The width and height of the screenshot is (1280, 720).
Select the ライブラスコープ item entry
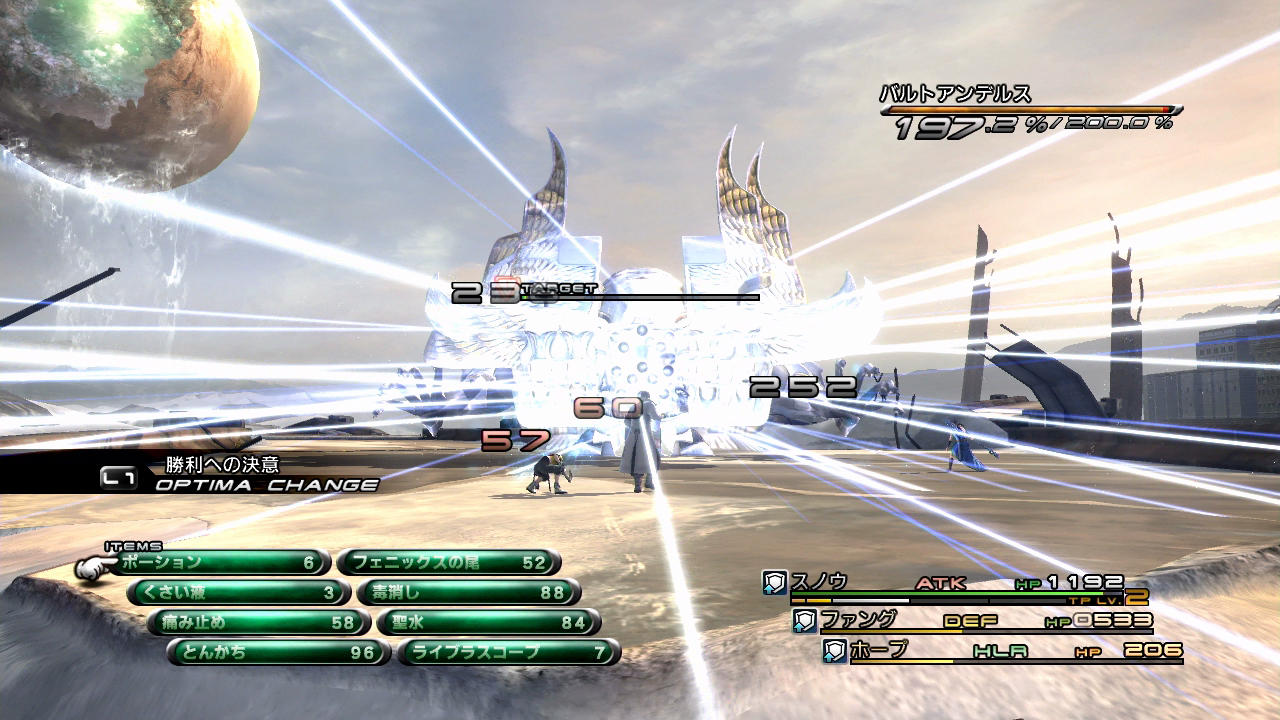pyautogui.click(x=508, y=653)
